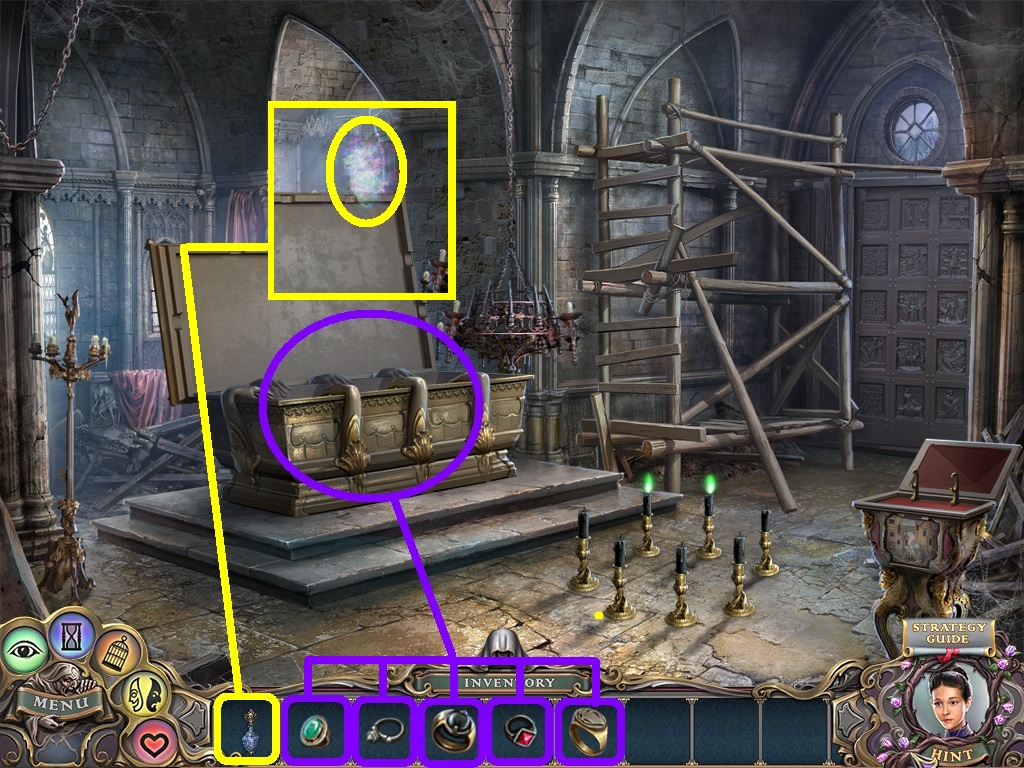Viewport: 1024px width, 768px height.
Task: Pick the gold signet ring
Action: (589, 730)
